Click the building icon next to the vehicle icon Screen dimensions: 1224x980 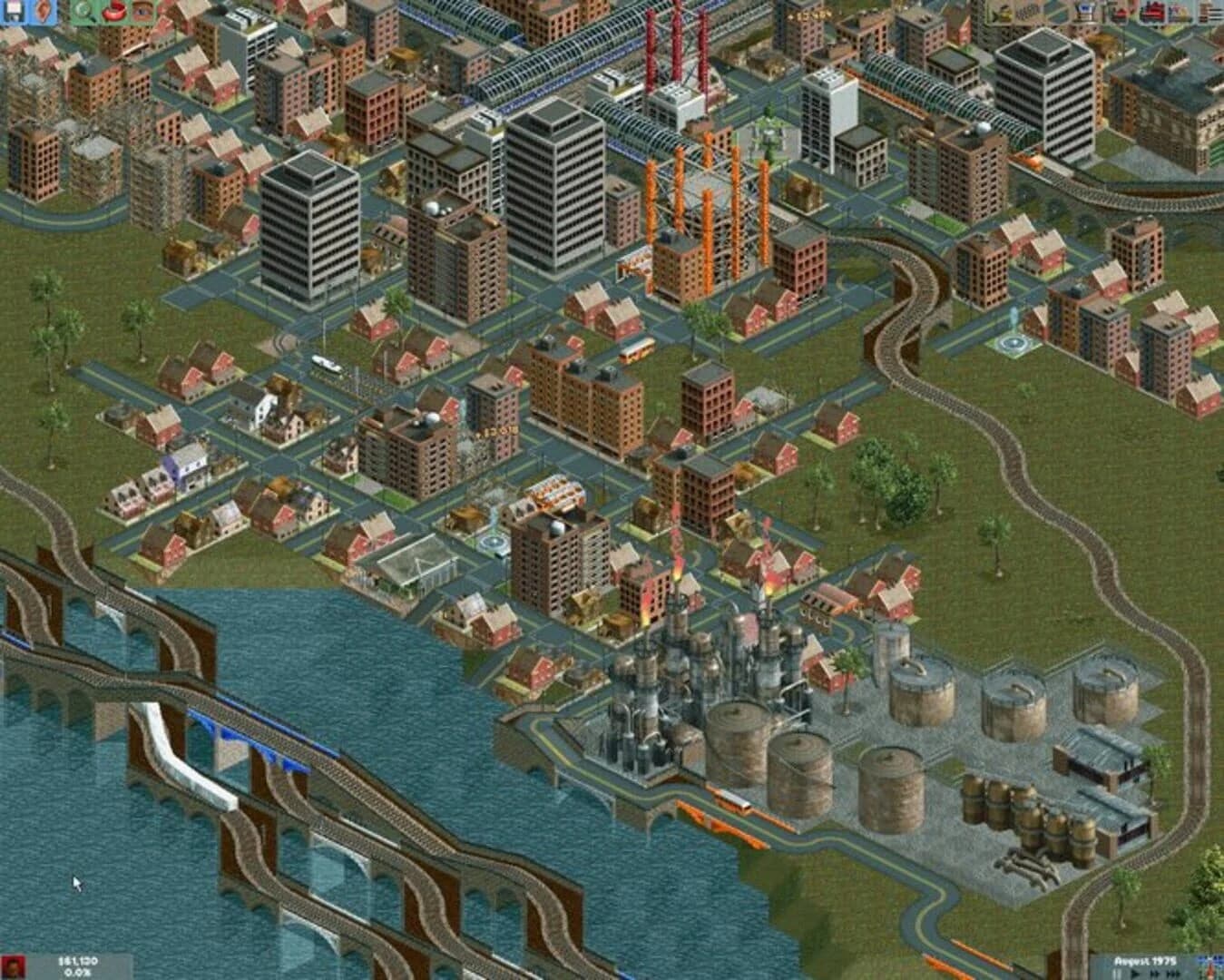coord(1180,12)
